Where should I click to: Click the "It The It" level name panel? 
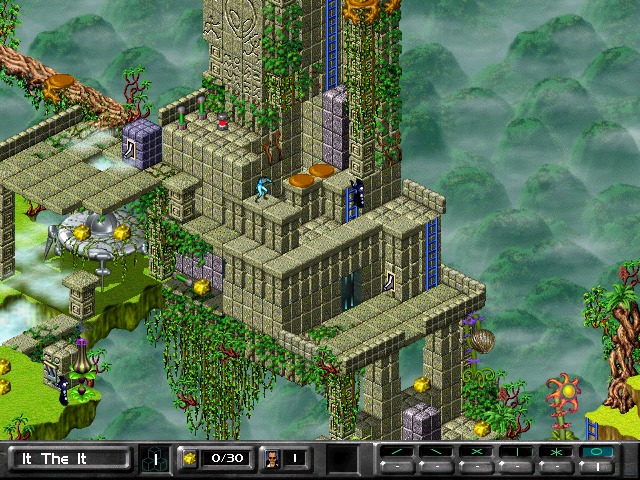69,459
